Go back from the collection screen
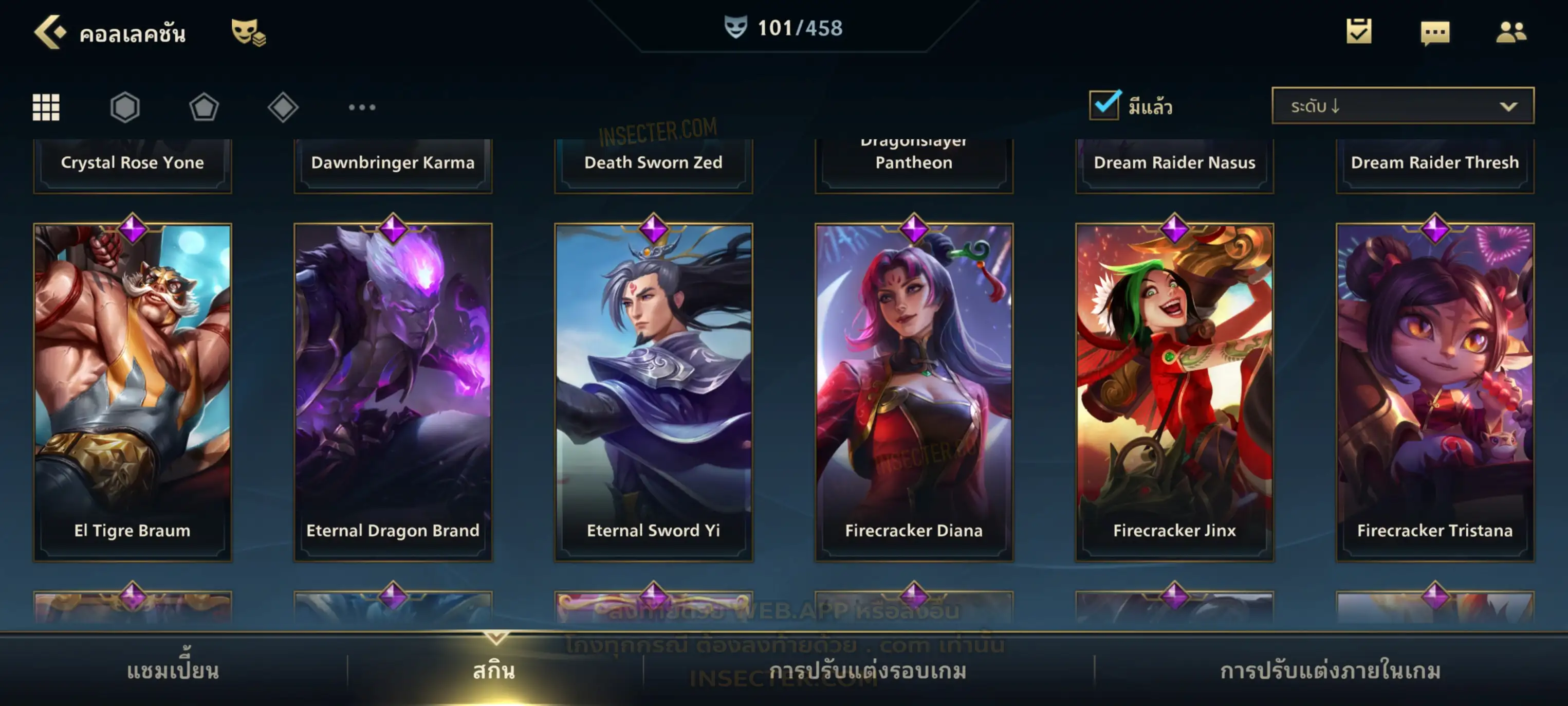This screenshot has height=706, width=1568. (x=49, y=32)
